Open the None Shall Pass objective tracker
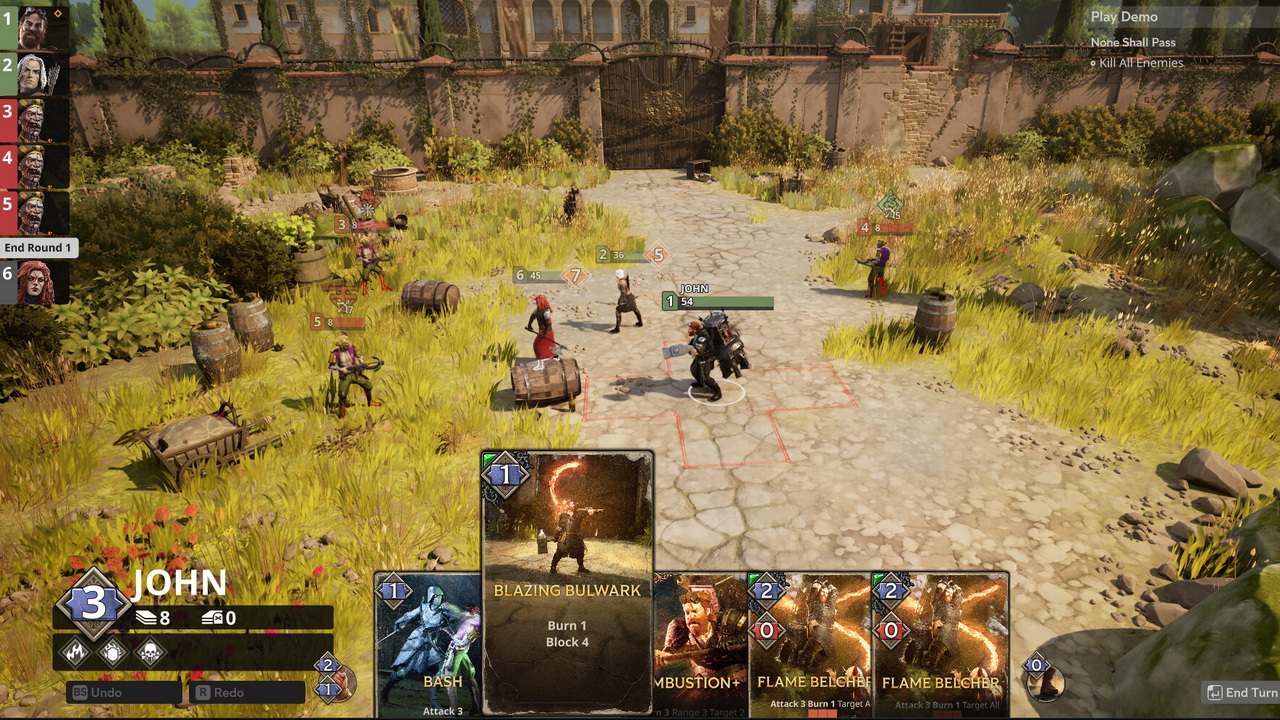 [x=1133, y=42]
